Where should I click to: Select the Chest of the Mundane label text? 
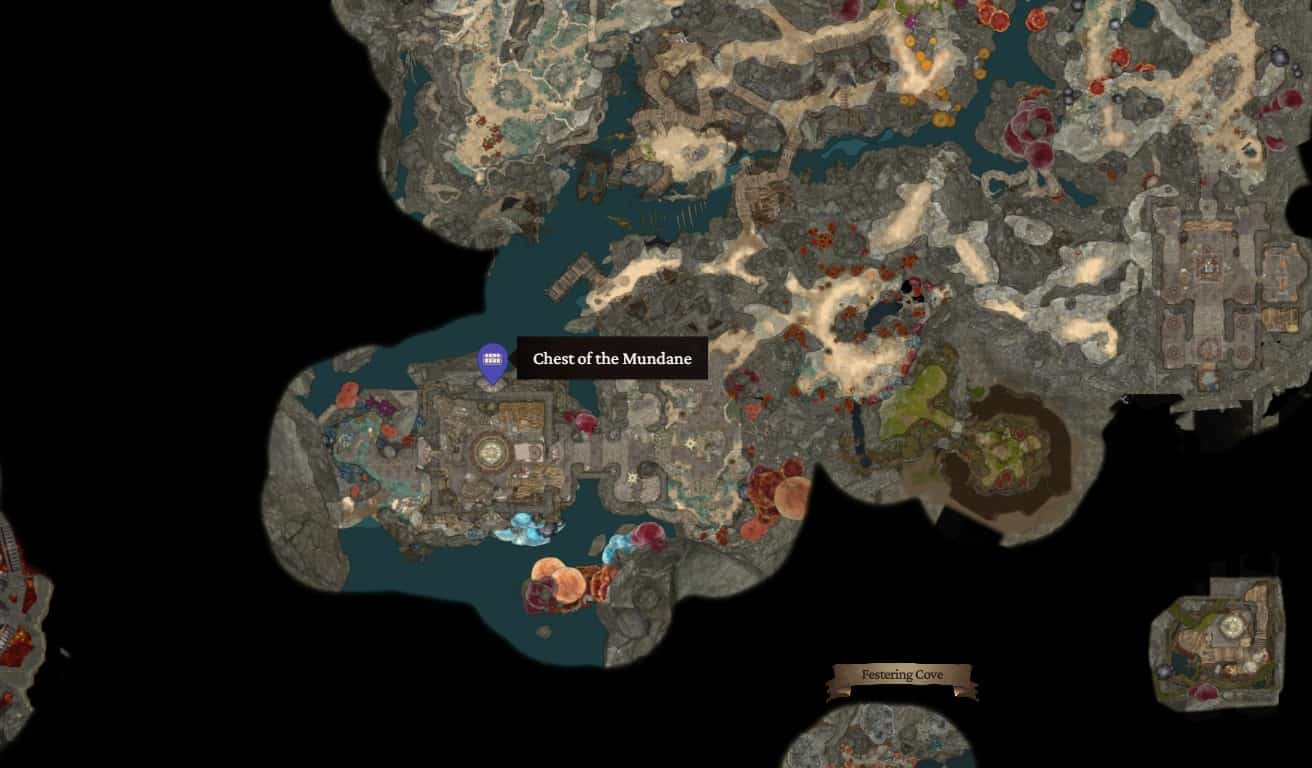pyautogui.click(x=610, y=359)
